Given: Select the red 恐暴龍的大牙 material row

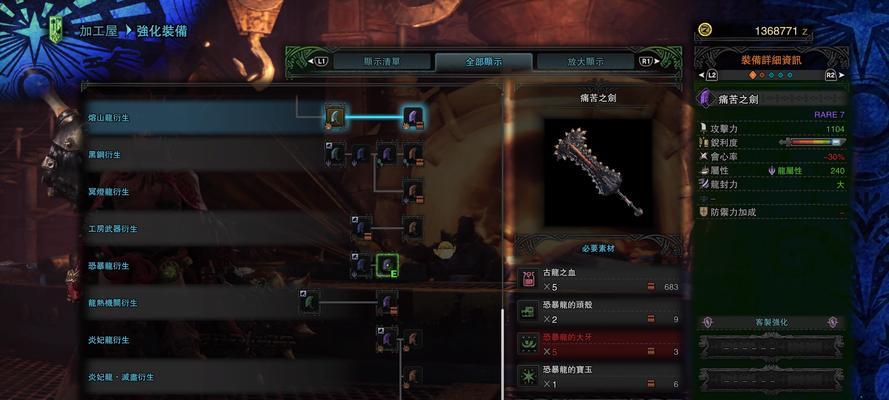Looking at the screenshot, I should [x=599, y=345].
